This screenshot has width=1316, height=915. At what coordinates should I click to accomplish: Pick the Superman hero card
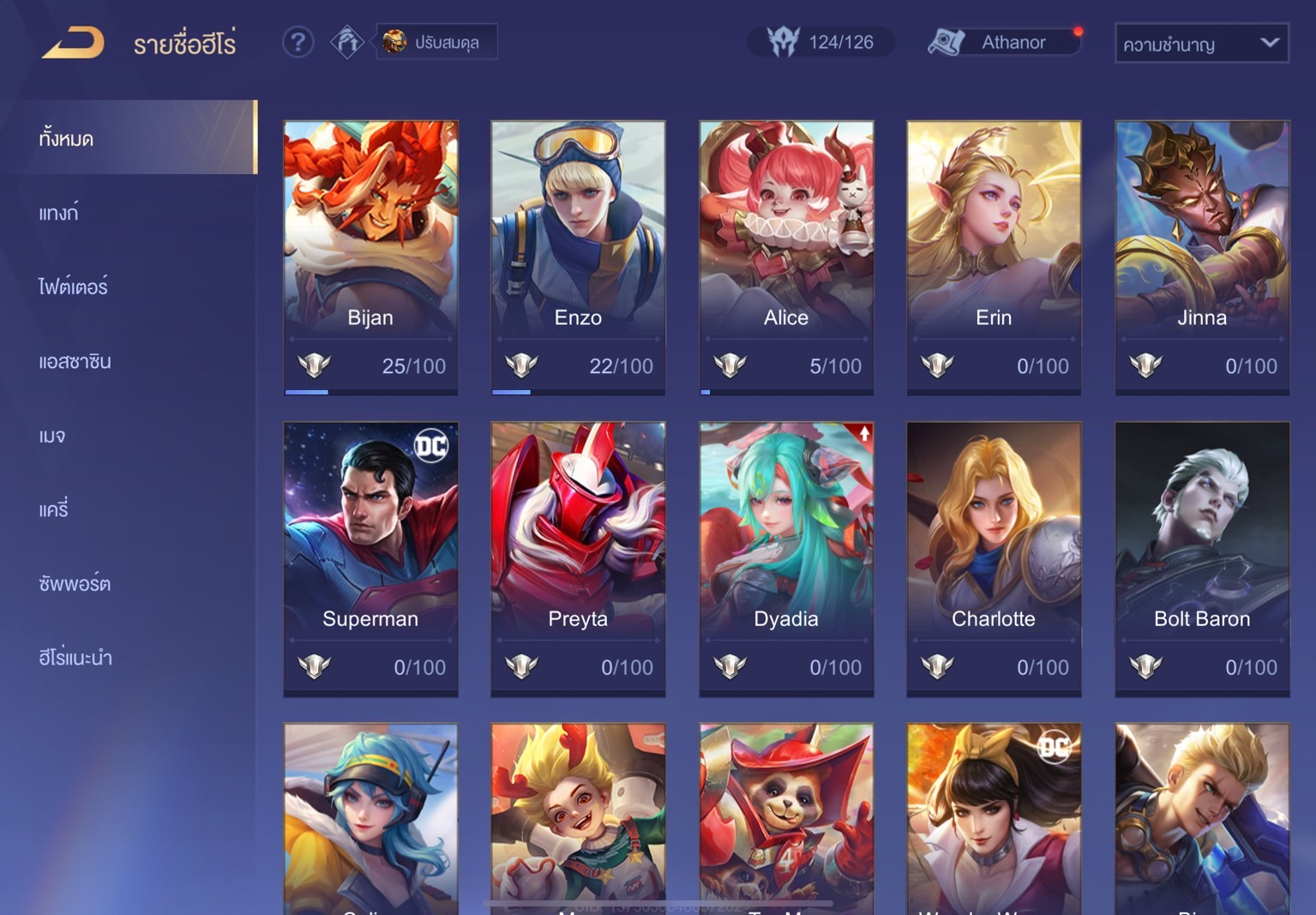[x=370, y=558]
